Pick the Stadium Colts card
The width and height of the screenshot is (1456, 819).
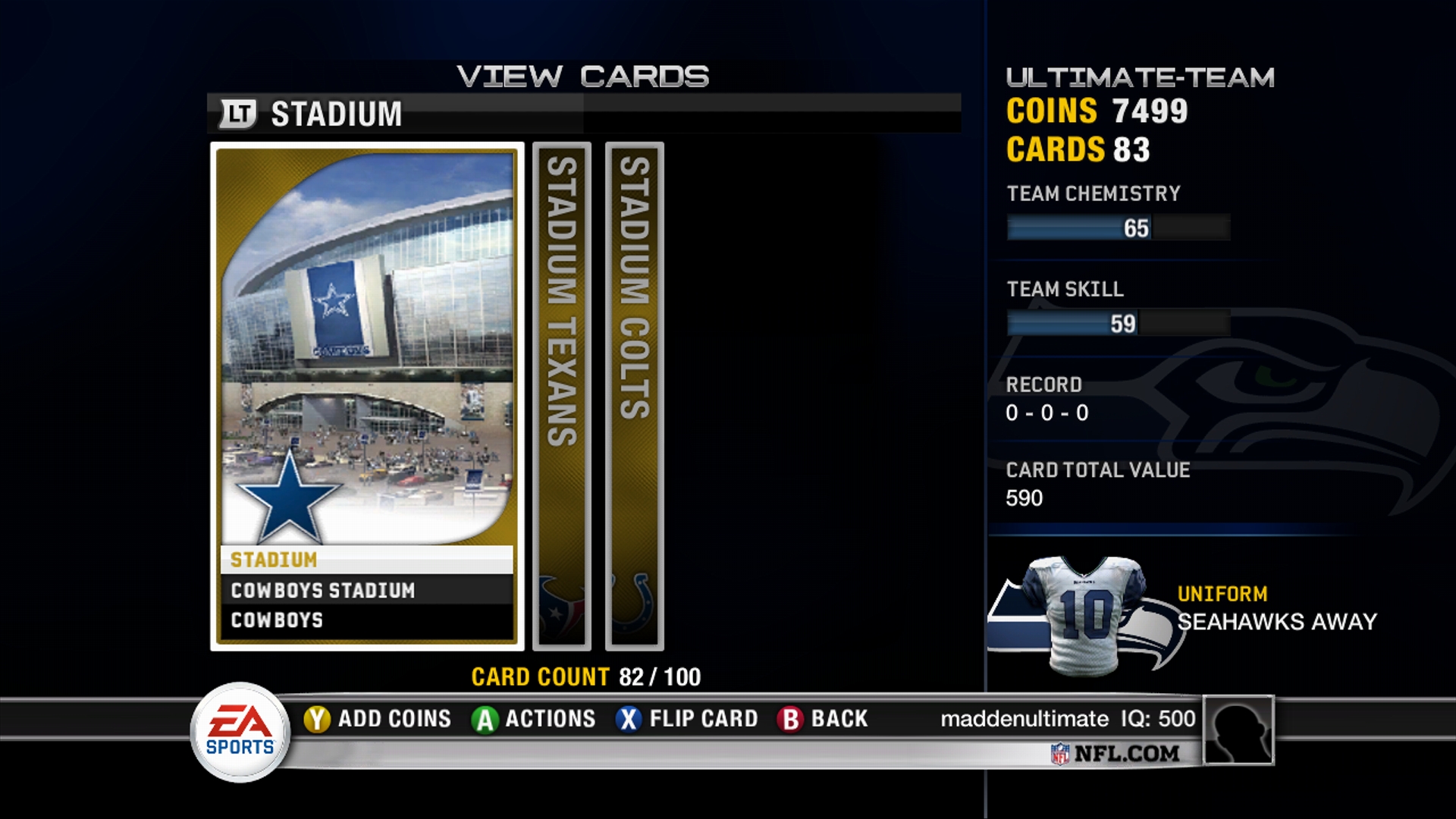pos(635,396)
